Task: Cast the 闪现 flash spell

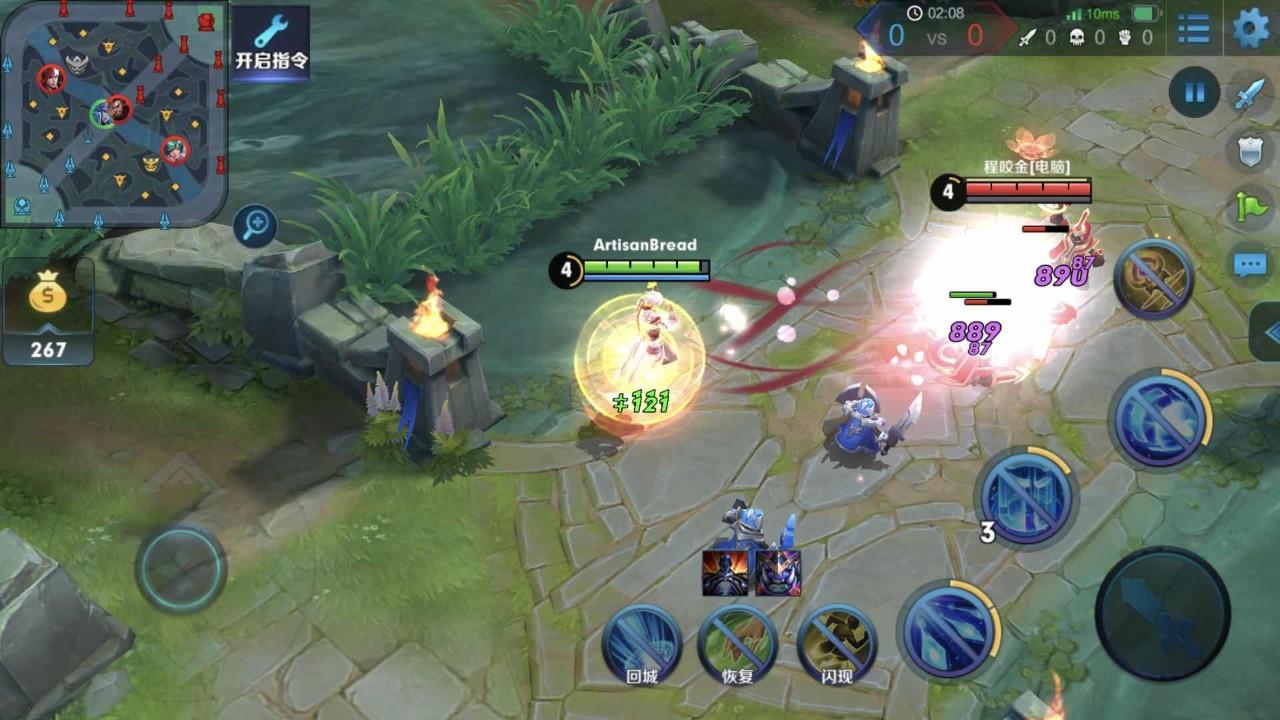Action: click(836, 643)
